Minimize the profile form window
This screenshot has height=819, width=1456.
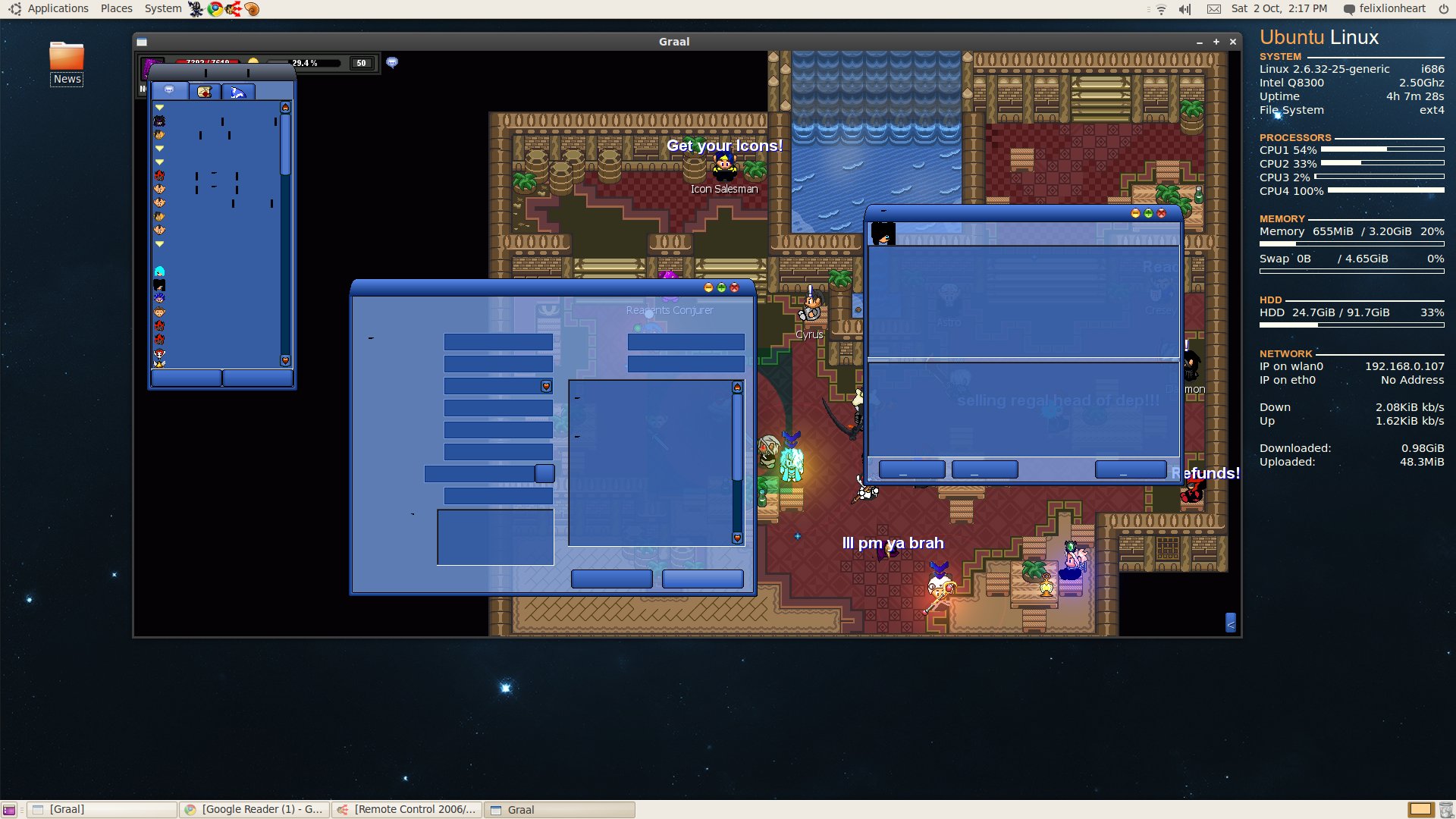pos(708,288)
